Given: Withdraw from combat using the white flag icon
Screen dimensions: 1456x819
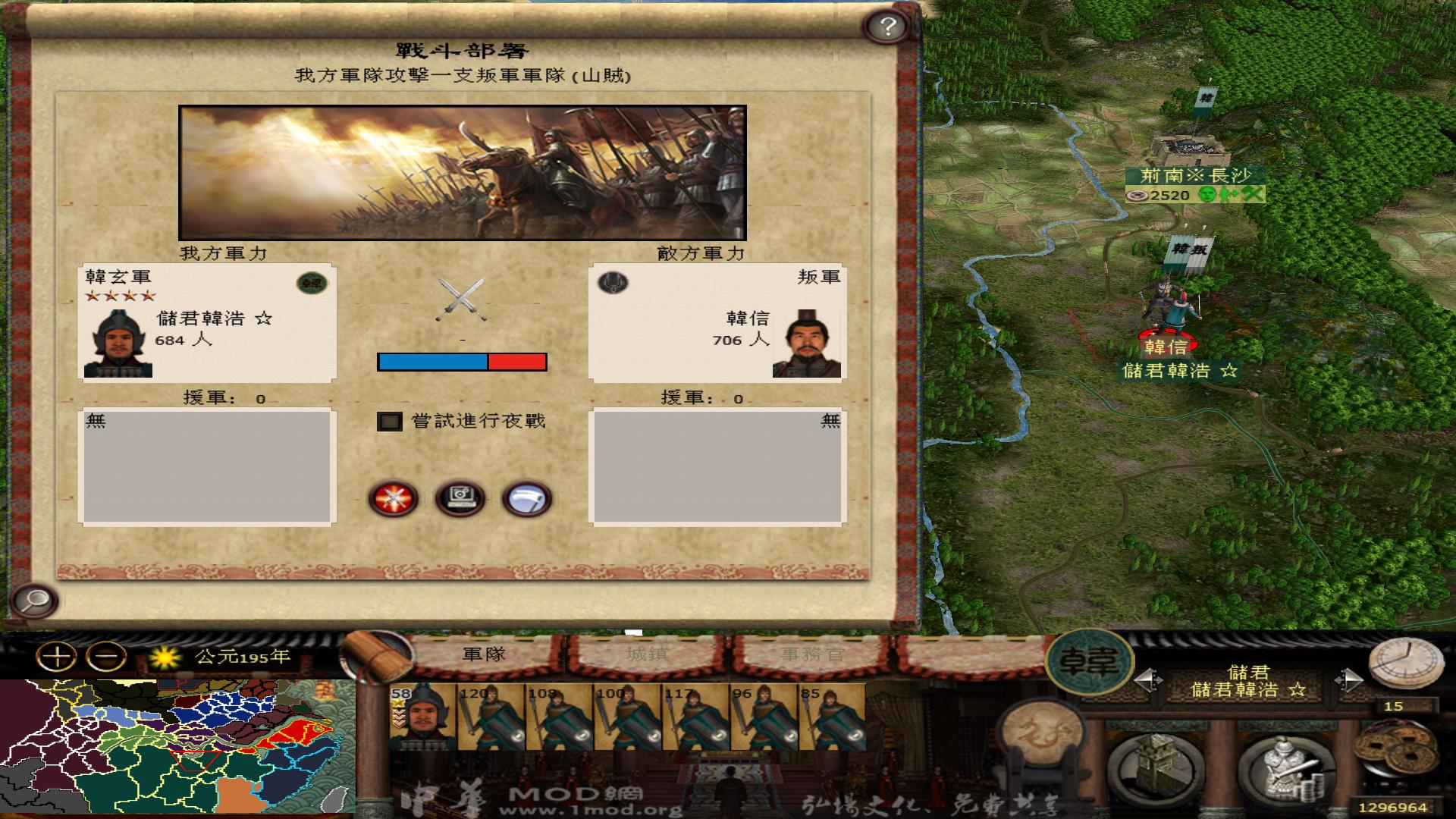Looking at the screenshot, I should 527,497.
